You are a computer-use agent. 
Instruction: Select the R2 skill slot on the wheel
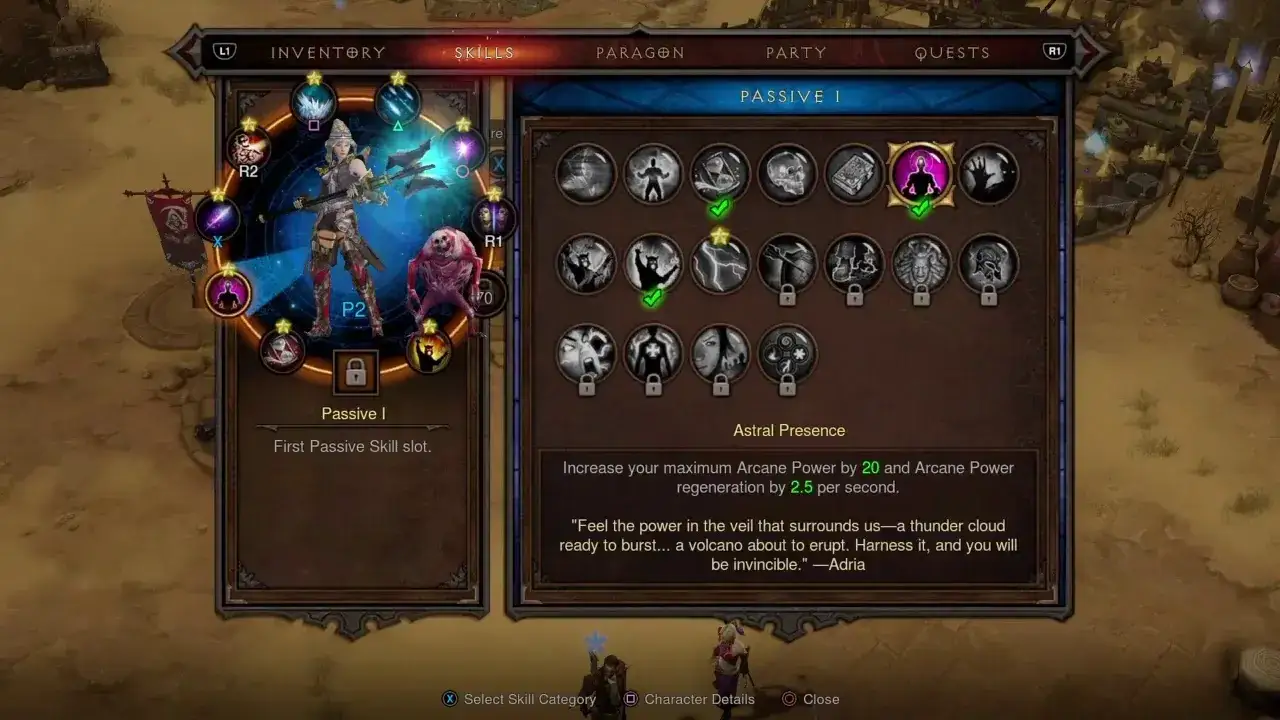tap(248, 148)
